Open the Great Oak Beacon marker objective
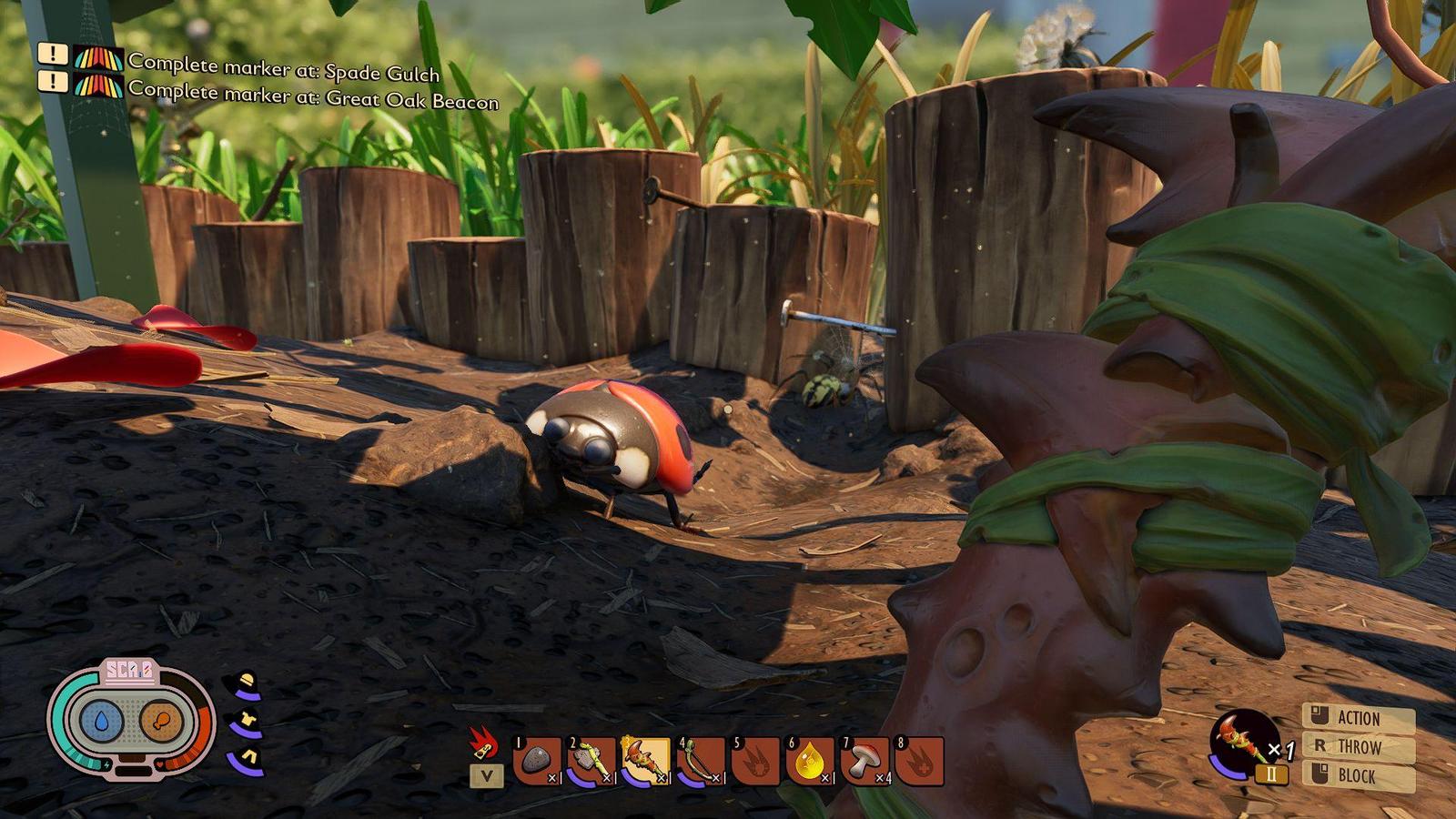The height and width of the screenshot is (819, 1456). pos(312,95)
